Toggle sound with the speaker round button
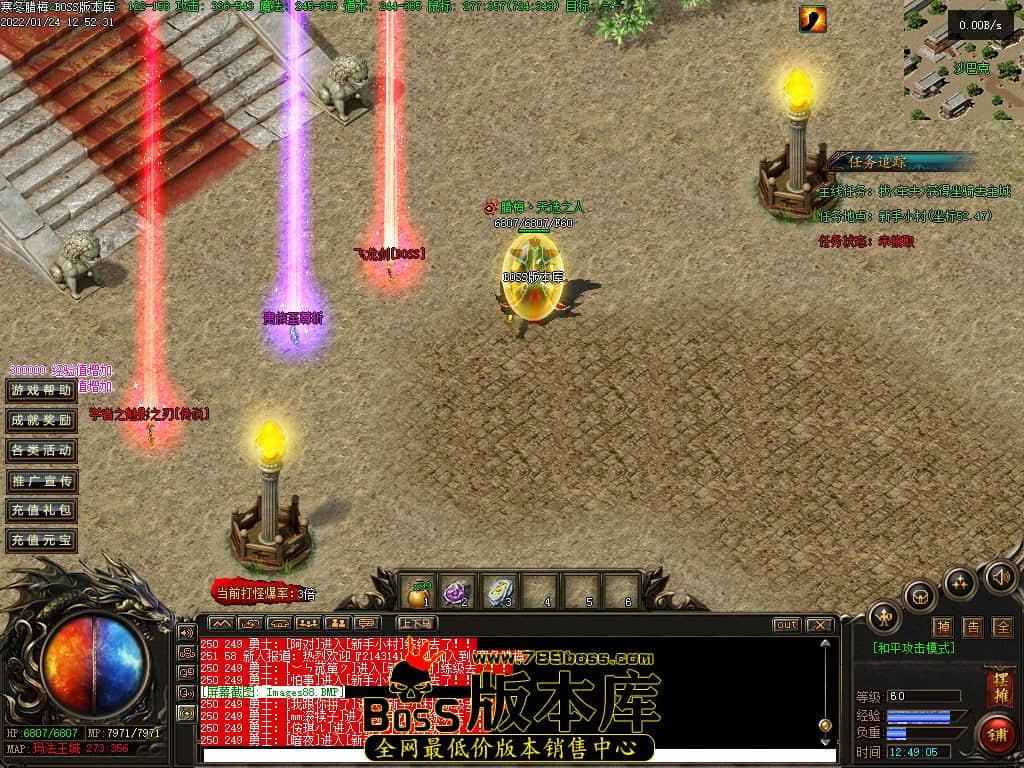1024x768 pixels. [x=999, y=577]
